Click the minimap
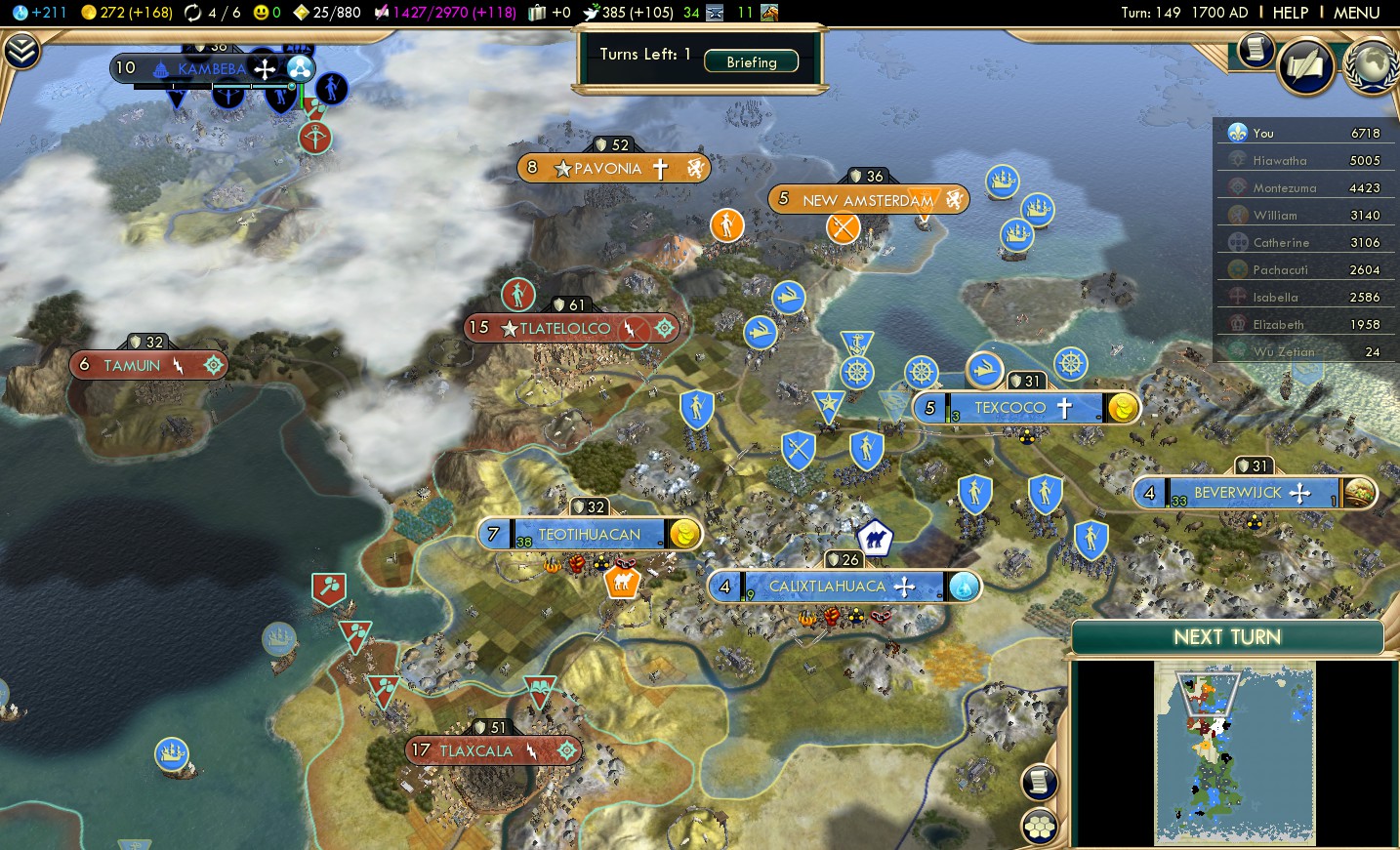1400x850 pixels. (x=1234, y=751)
